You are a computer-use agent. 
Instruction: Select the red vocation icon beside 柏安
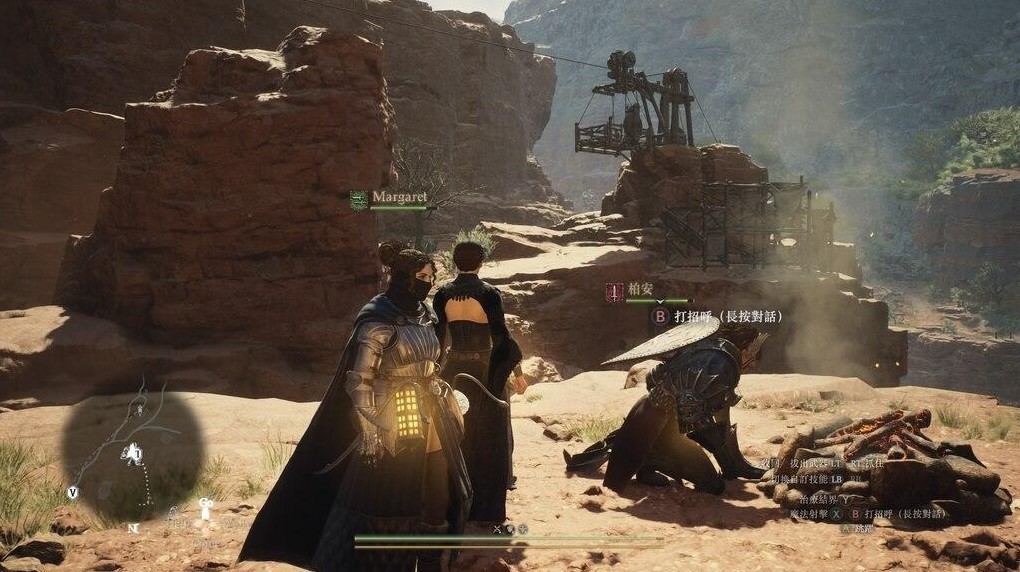(615, 293)
